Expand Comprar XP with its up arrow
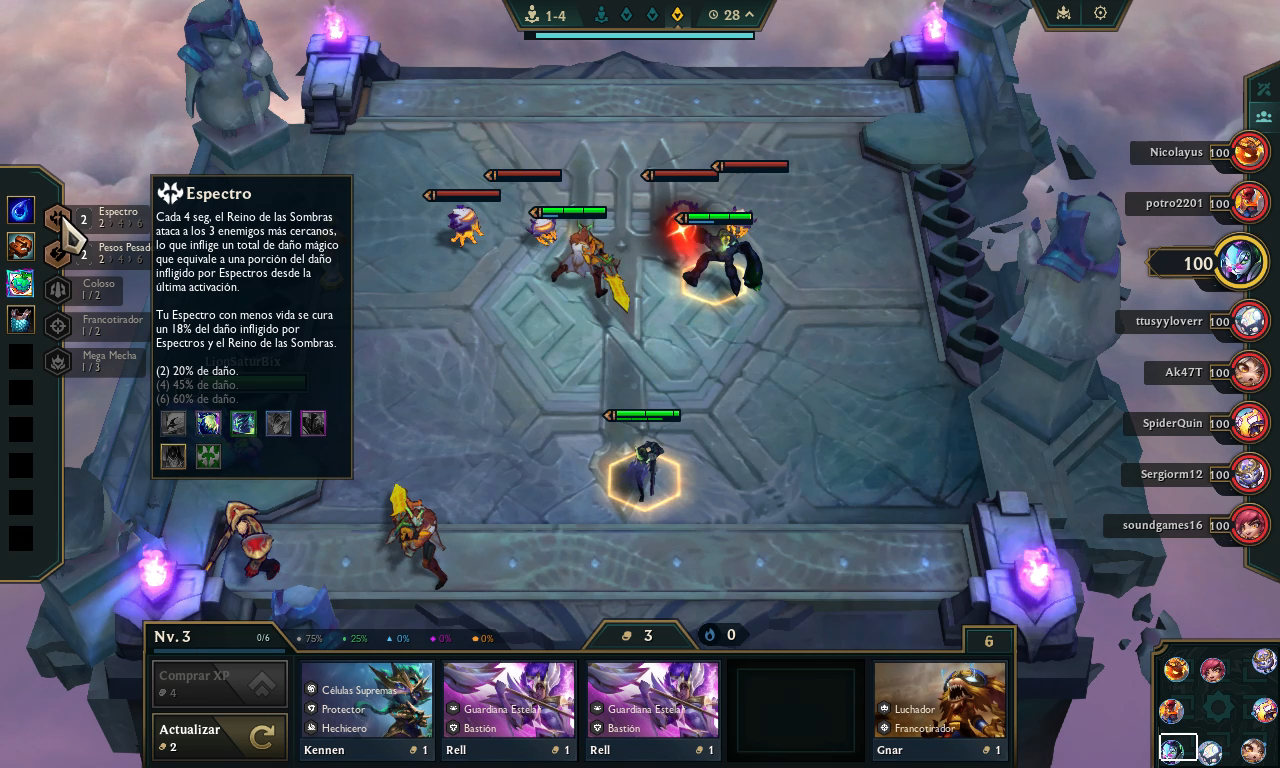This screenshot has width=1280, height=768. 263,683
